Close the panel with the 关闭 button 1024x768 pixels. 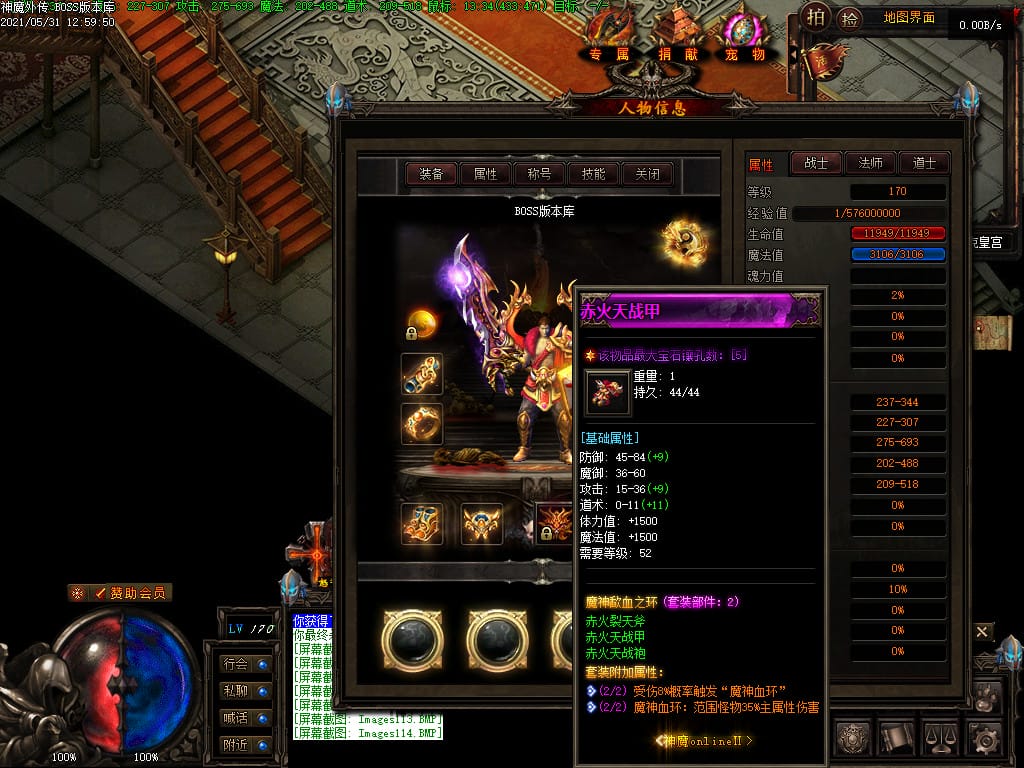tap(647, 174)
